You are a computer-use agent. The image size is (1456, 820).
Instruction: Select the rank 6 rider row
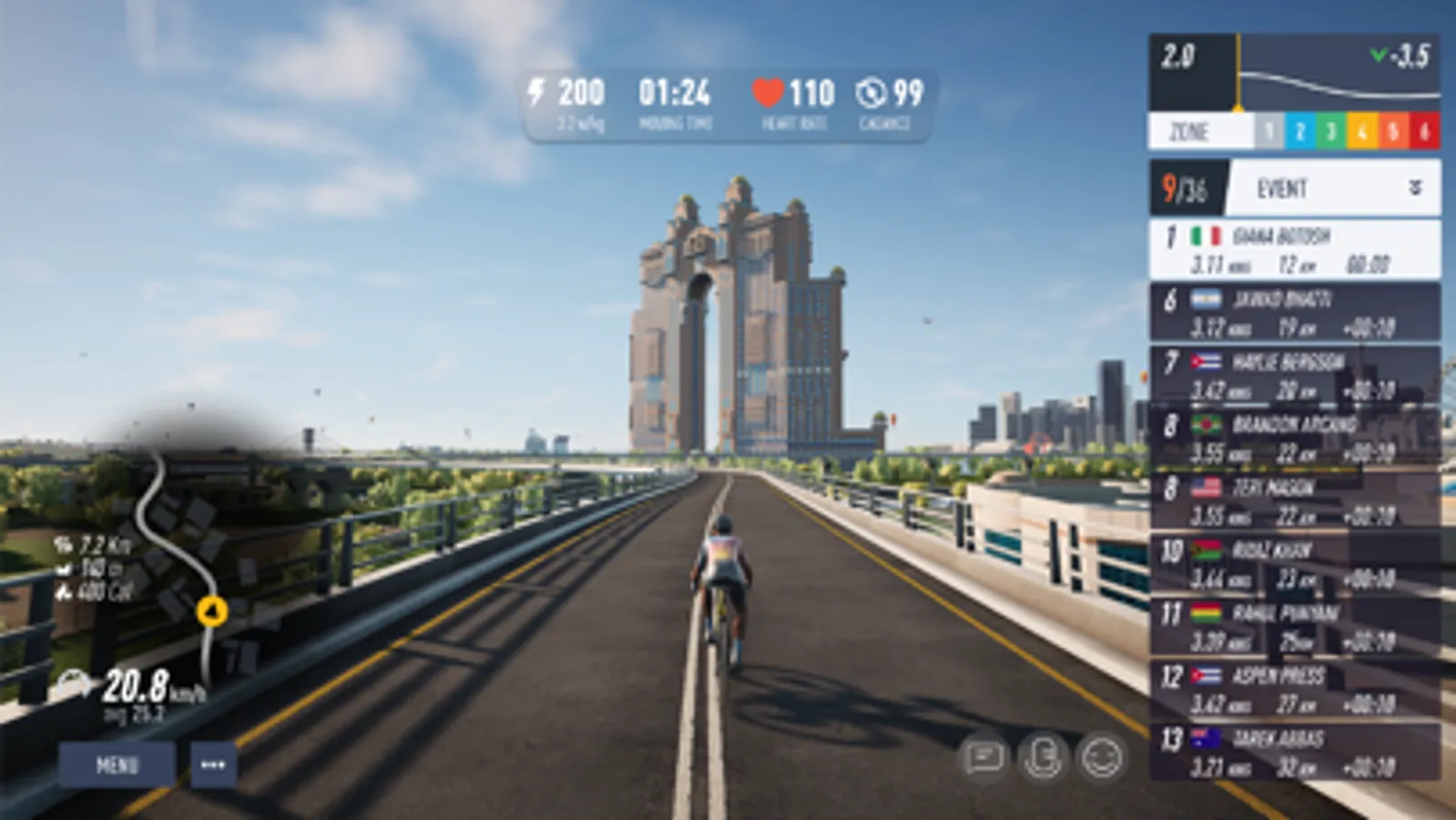point(1294,313)
